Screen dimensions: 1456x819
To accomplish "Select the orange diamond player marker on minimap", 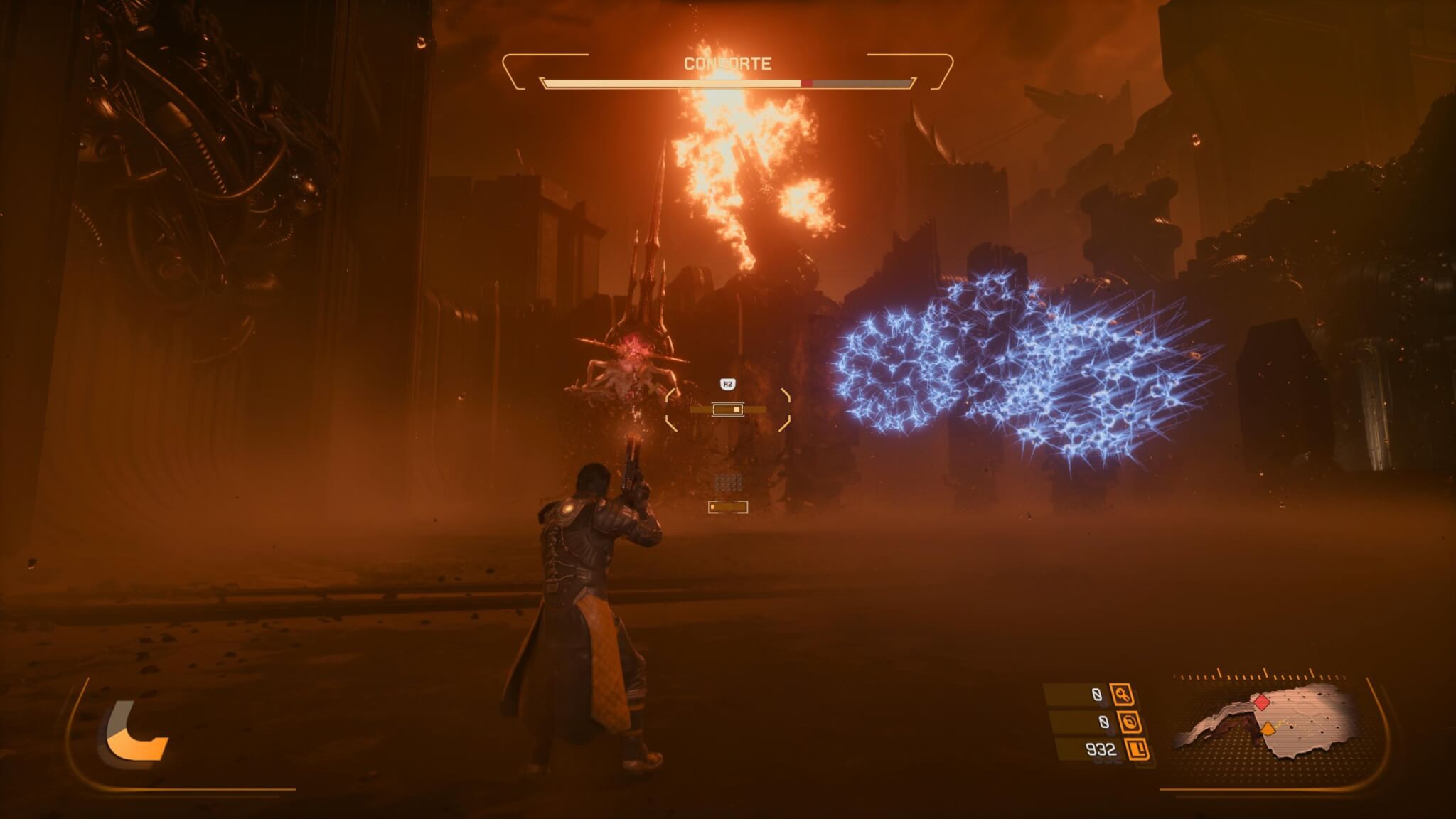I will pyautogui.click(x=1268, y=729).
